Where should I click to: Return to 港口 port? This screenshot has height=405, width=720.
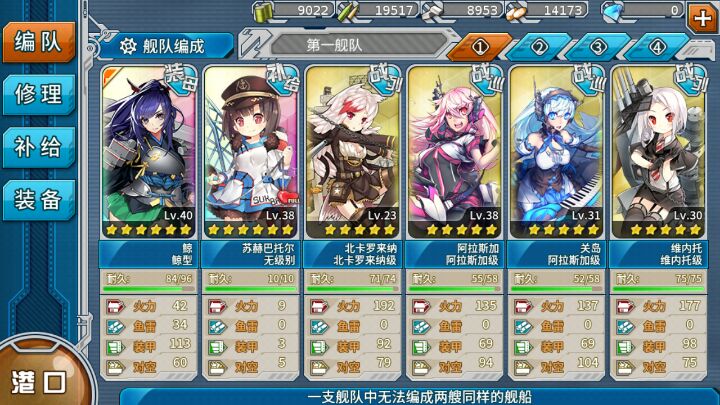[38, 380]
